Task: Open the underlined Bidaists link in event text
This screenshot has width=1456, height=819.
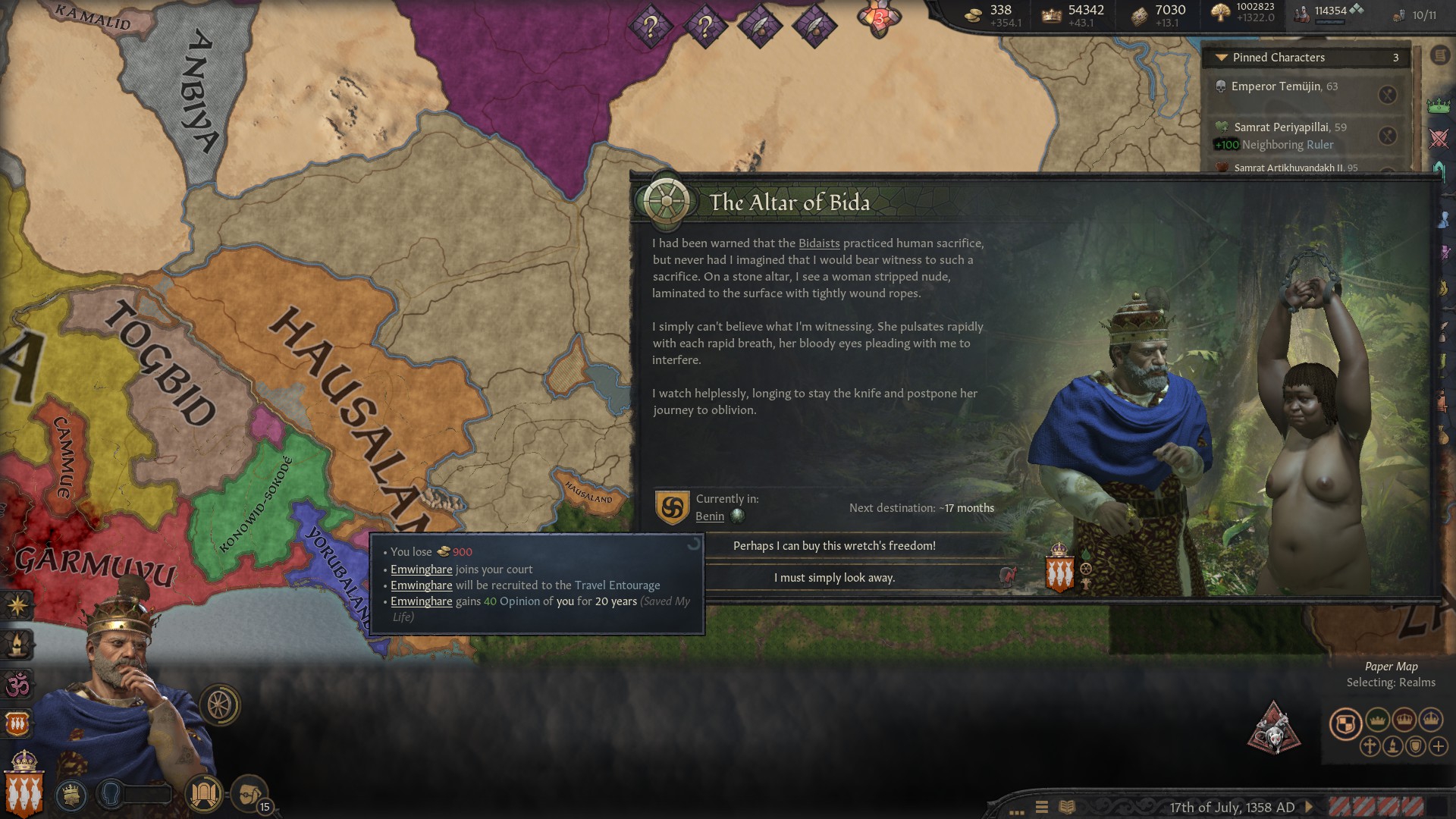Action: coord(819,243)
